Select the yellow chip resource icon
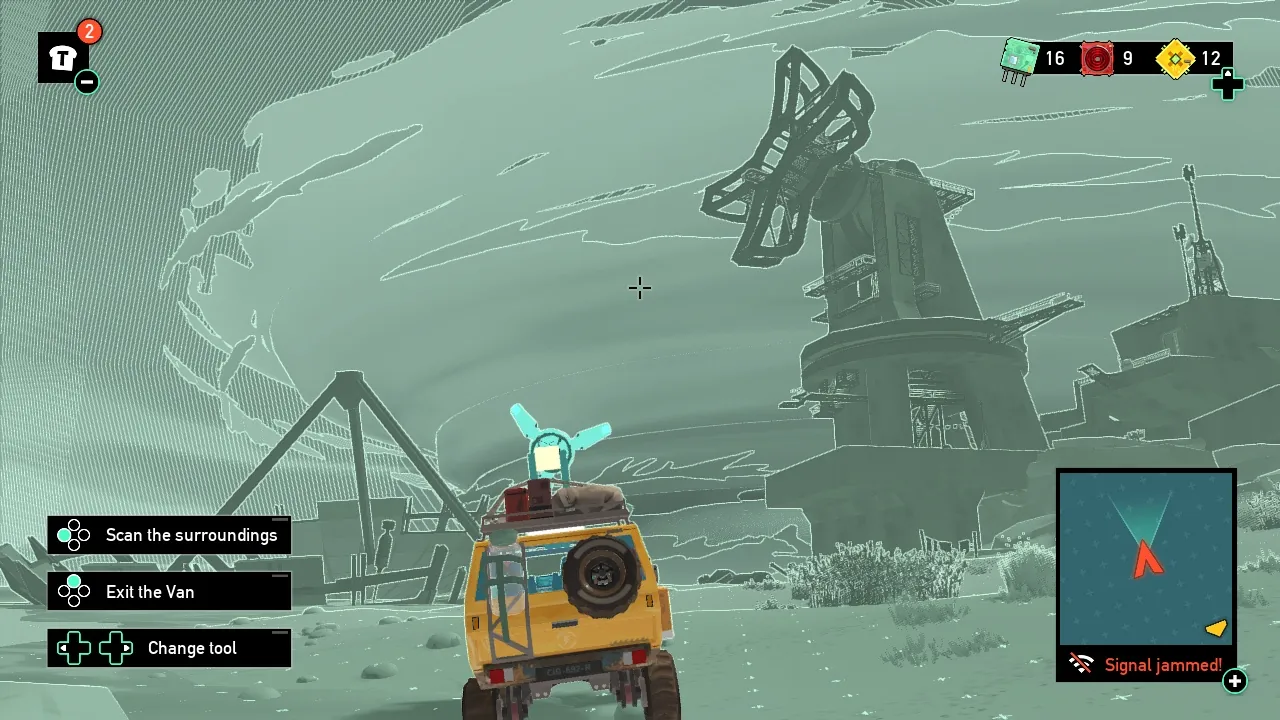 tap(1175, 58)
